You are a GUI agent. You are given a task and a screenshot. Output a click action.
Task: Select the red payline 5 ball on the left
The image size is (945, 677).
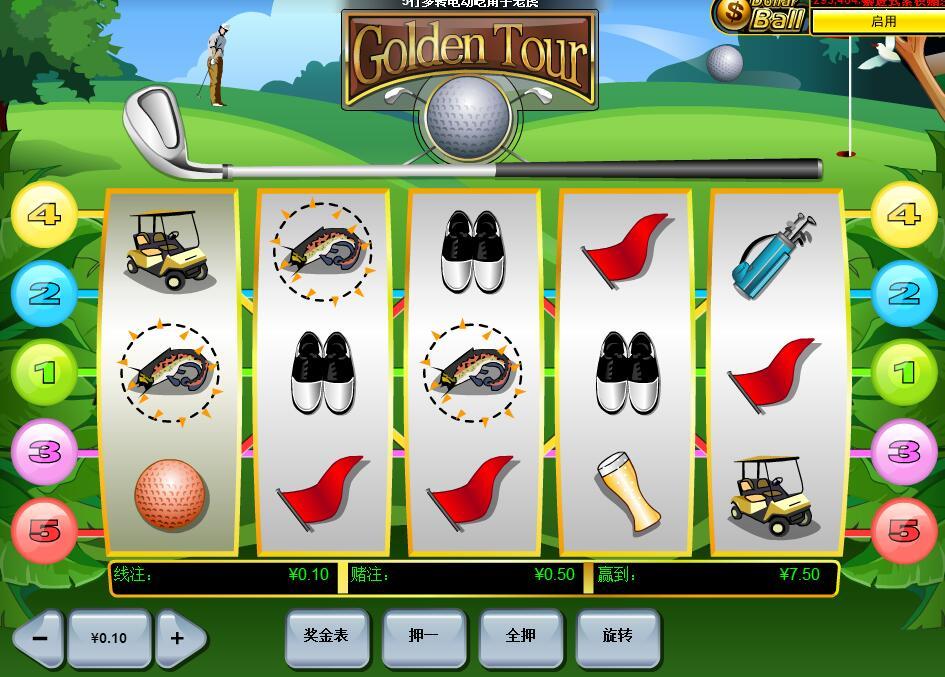(44, 530)
